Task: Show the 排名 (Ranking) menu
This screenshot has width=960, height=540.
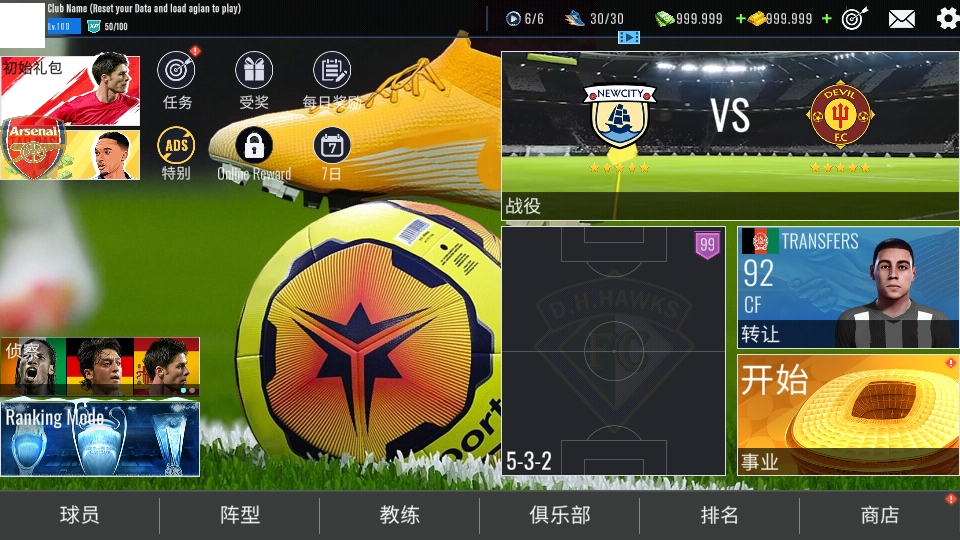Action: click(720, 515)
